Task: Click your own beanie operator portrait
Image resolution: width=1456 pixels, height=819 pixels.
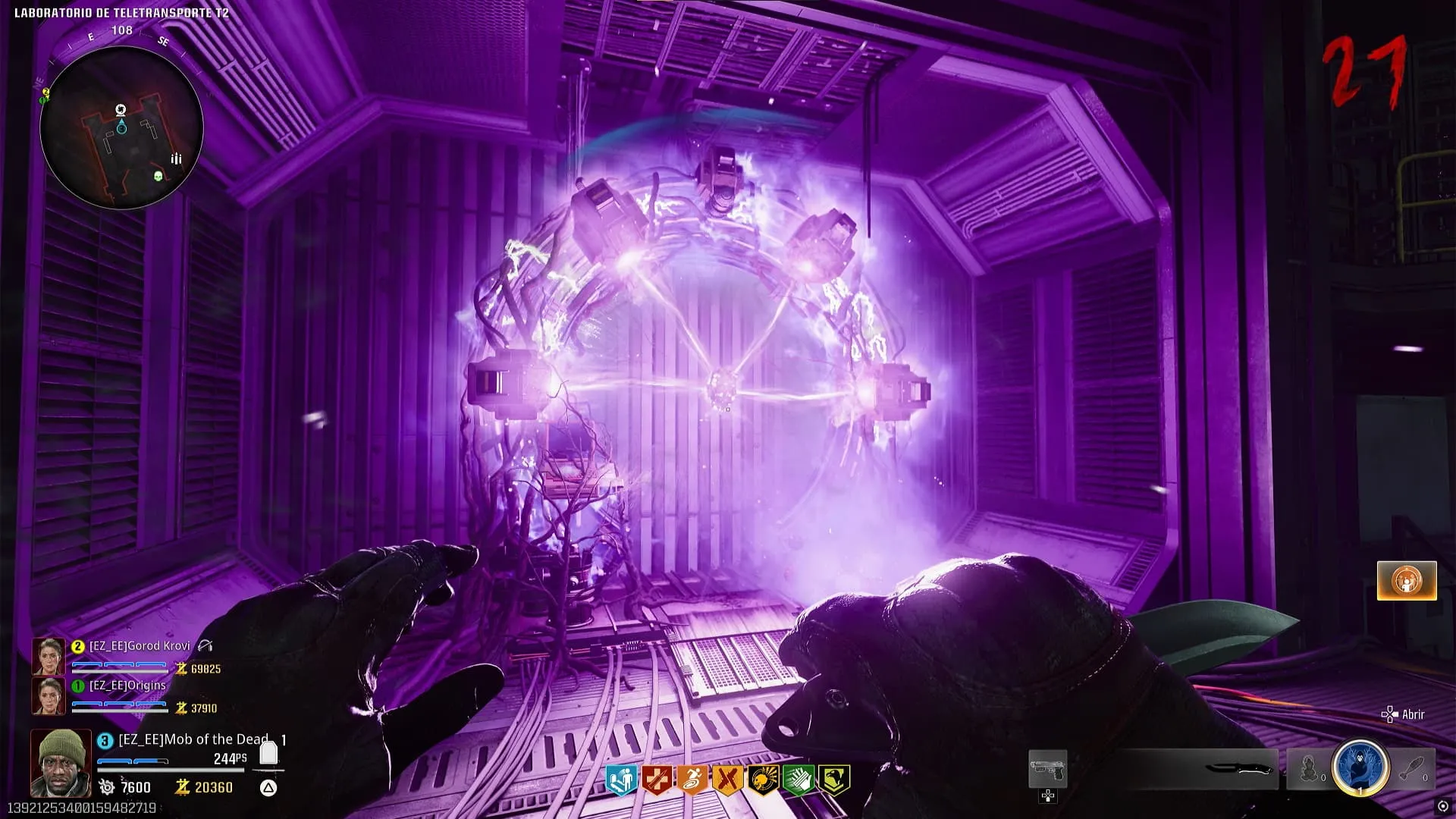Action: click(x=61, y=762)
